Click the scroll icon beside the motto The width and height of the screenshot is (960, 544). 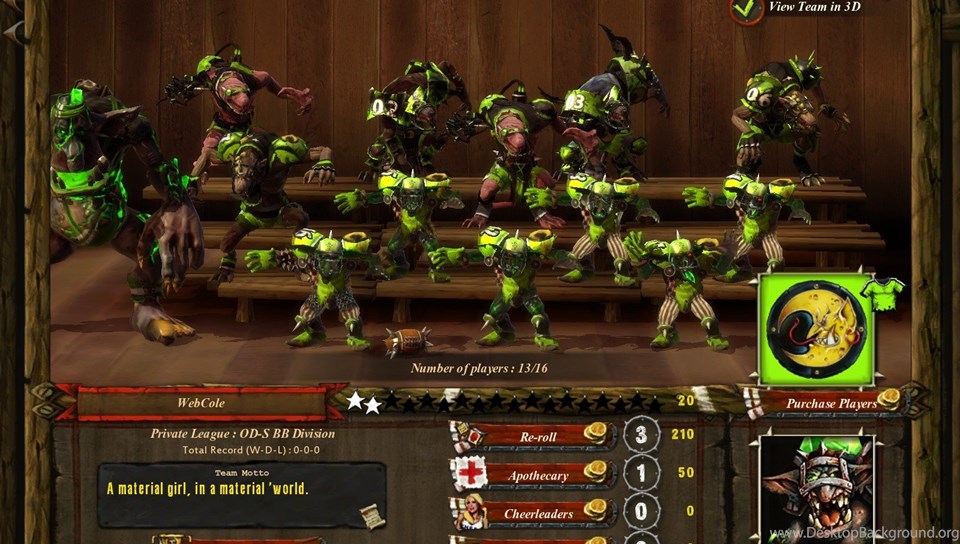click(x=372, y=515)
